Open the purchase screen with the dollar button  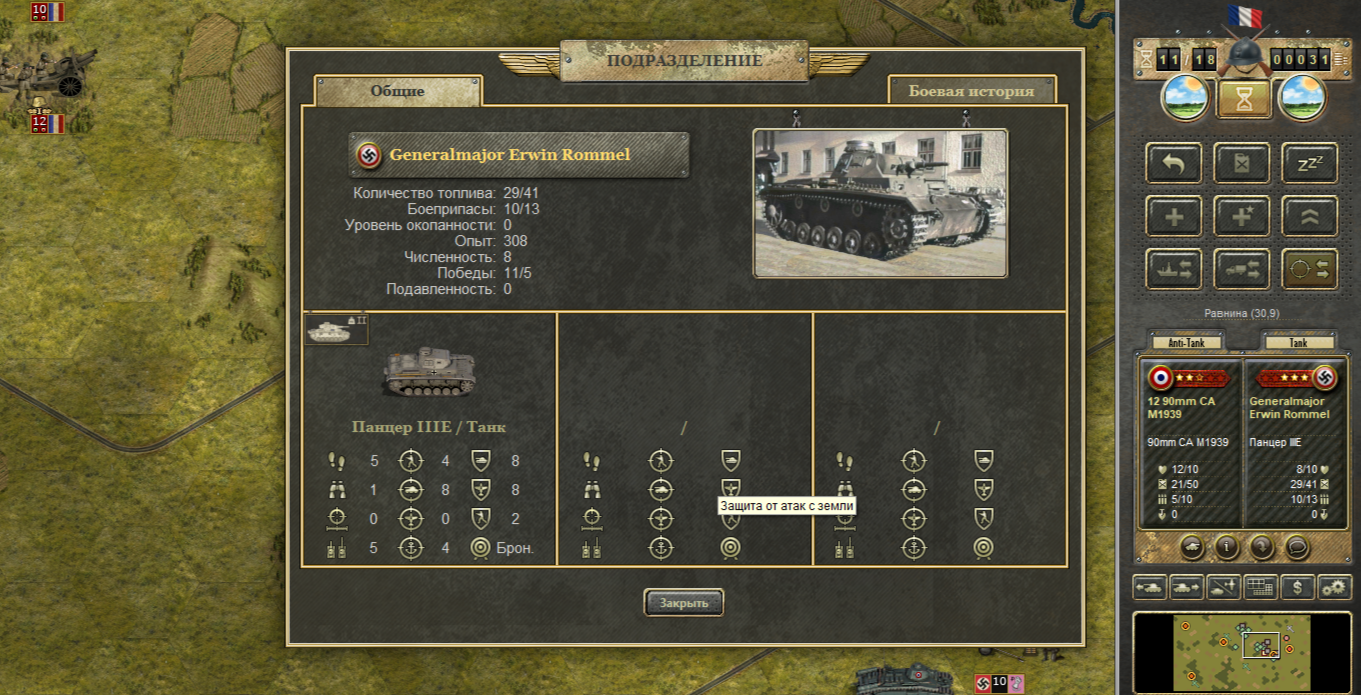pyautogui.click(x=1297, y=587)
